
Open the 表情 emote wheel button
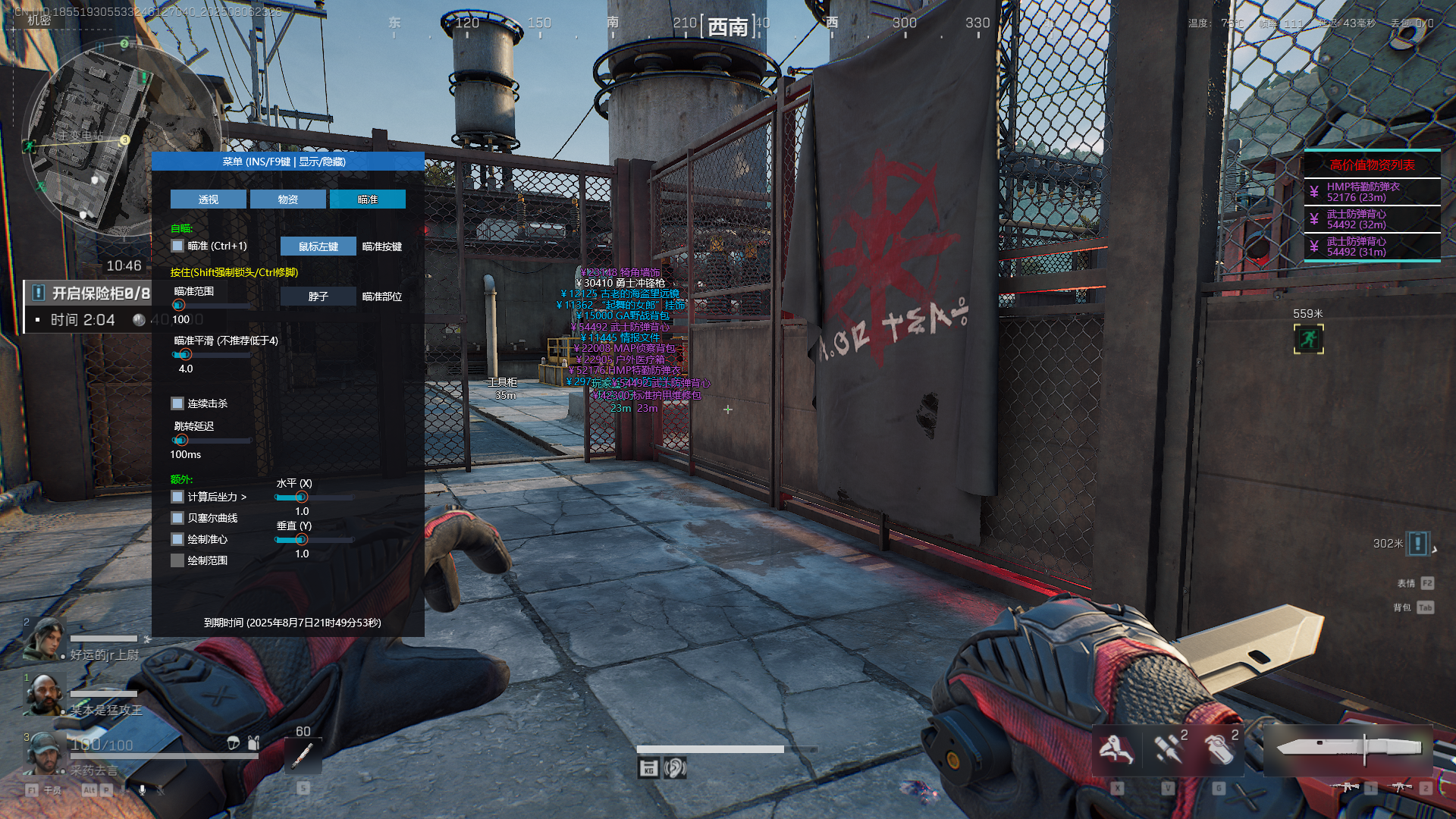(x=1426, y=583)
